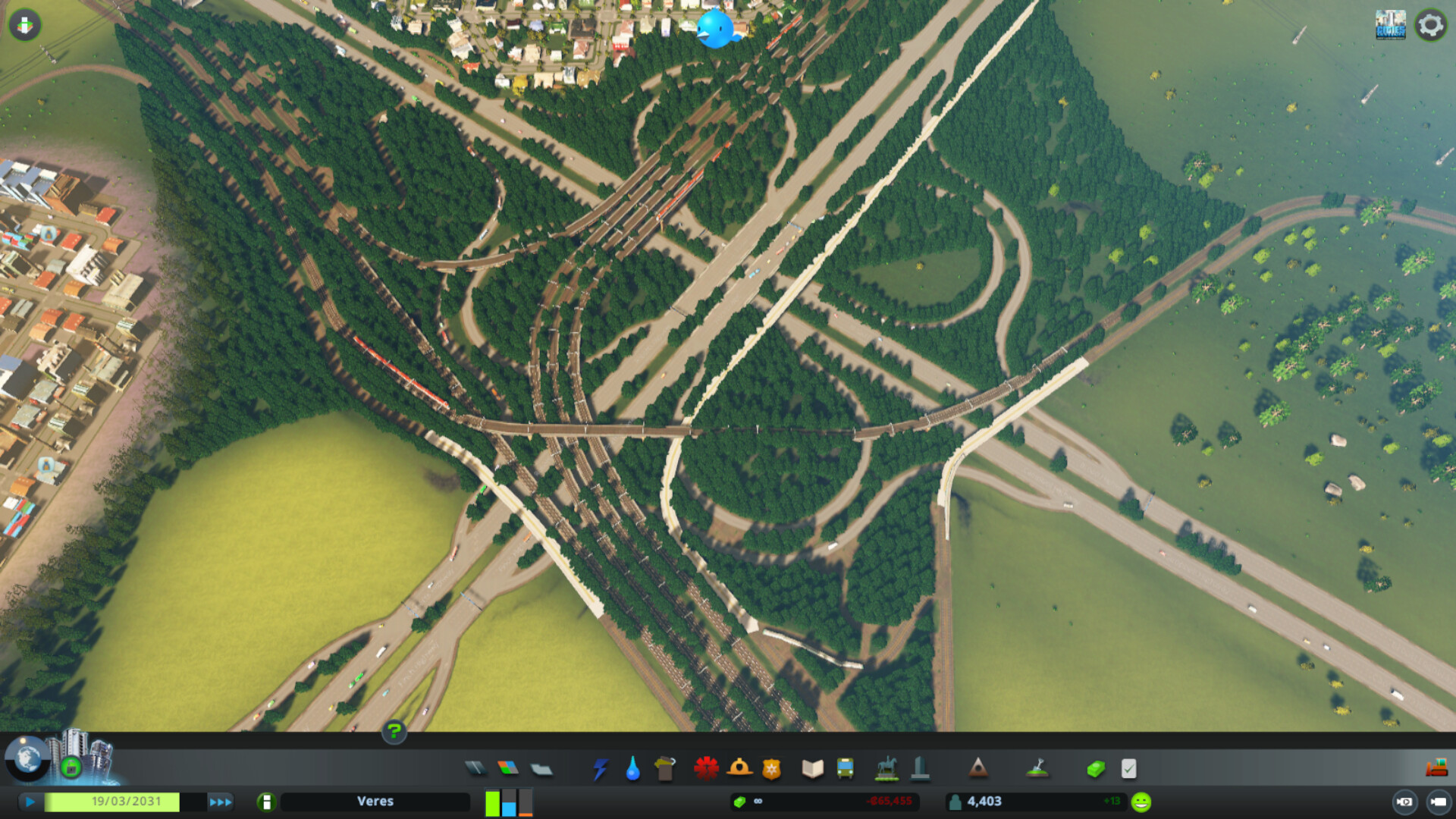Open the Healthcare red star menu
1456x819 pixels.
coord(706,769)
